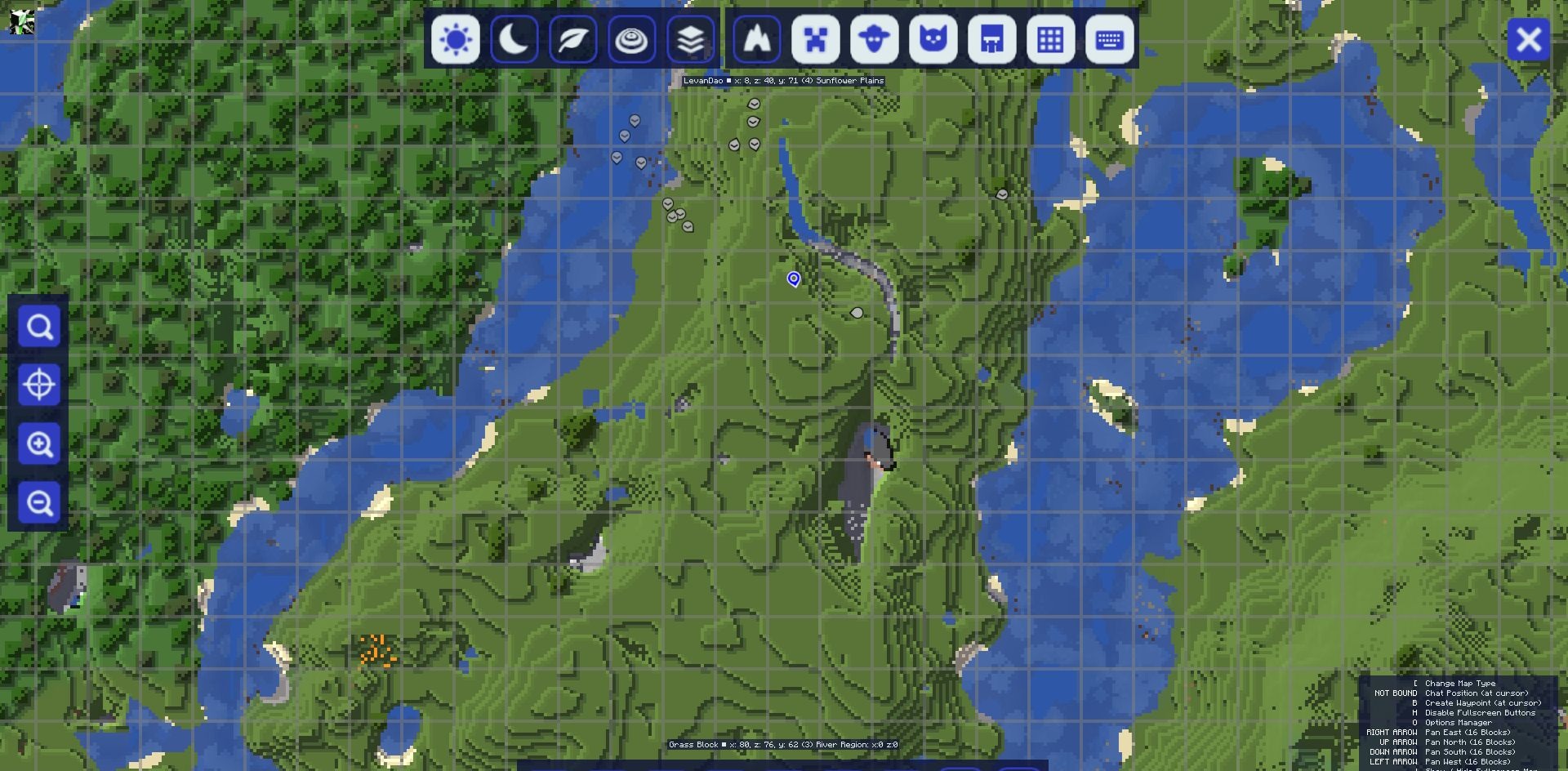Switch to night map using moon icon

coord(514,39)
